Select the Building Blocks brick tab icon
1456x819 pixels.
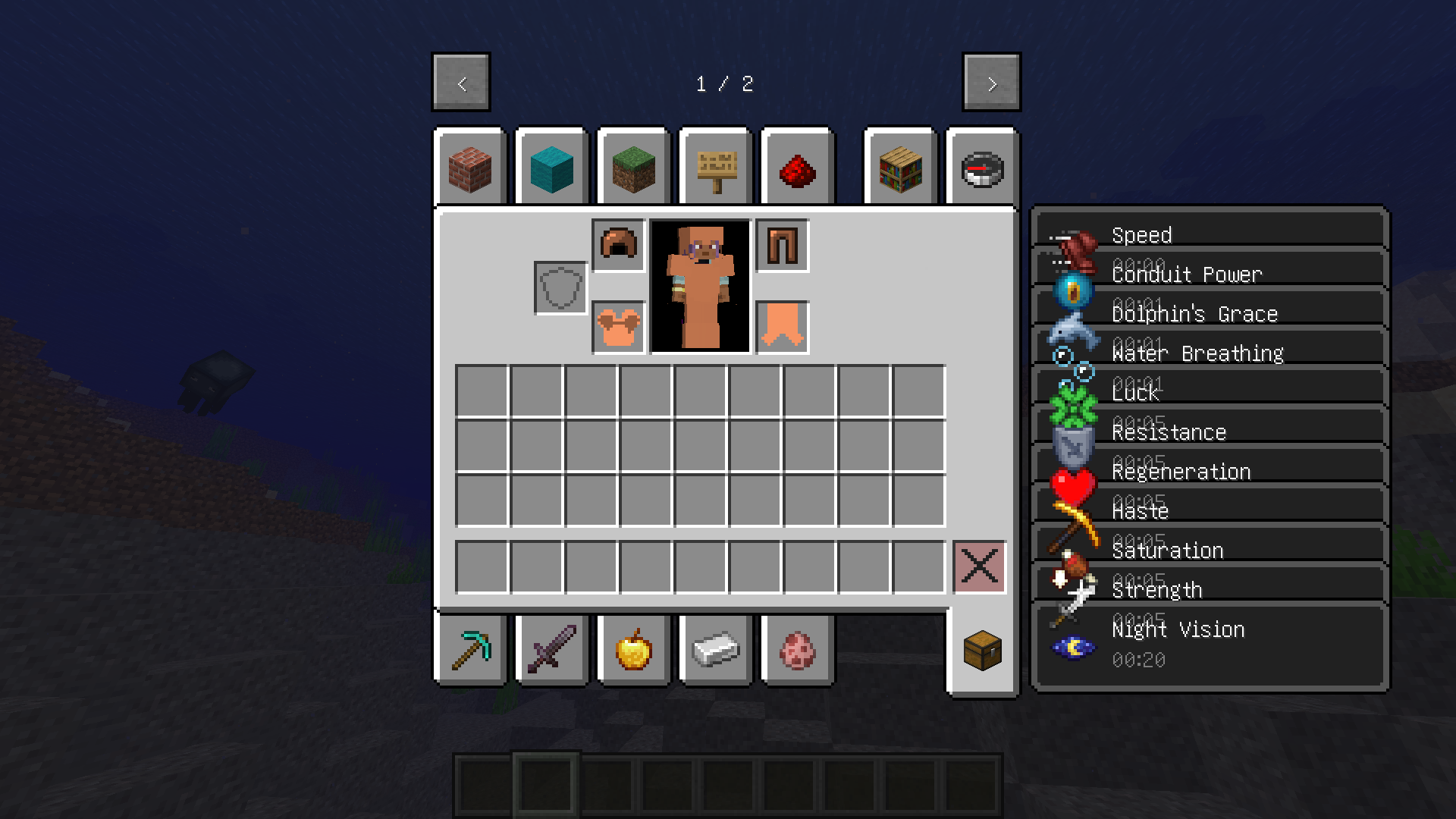(x=469, y=168)
